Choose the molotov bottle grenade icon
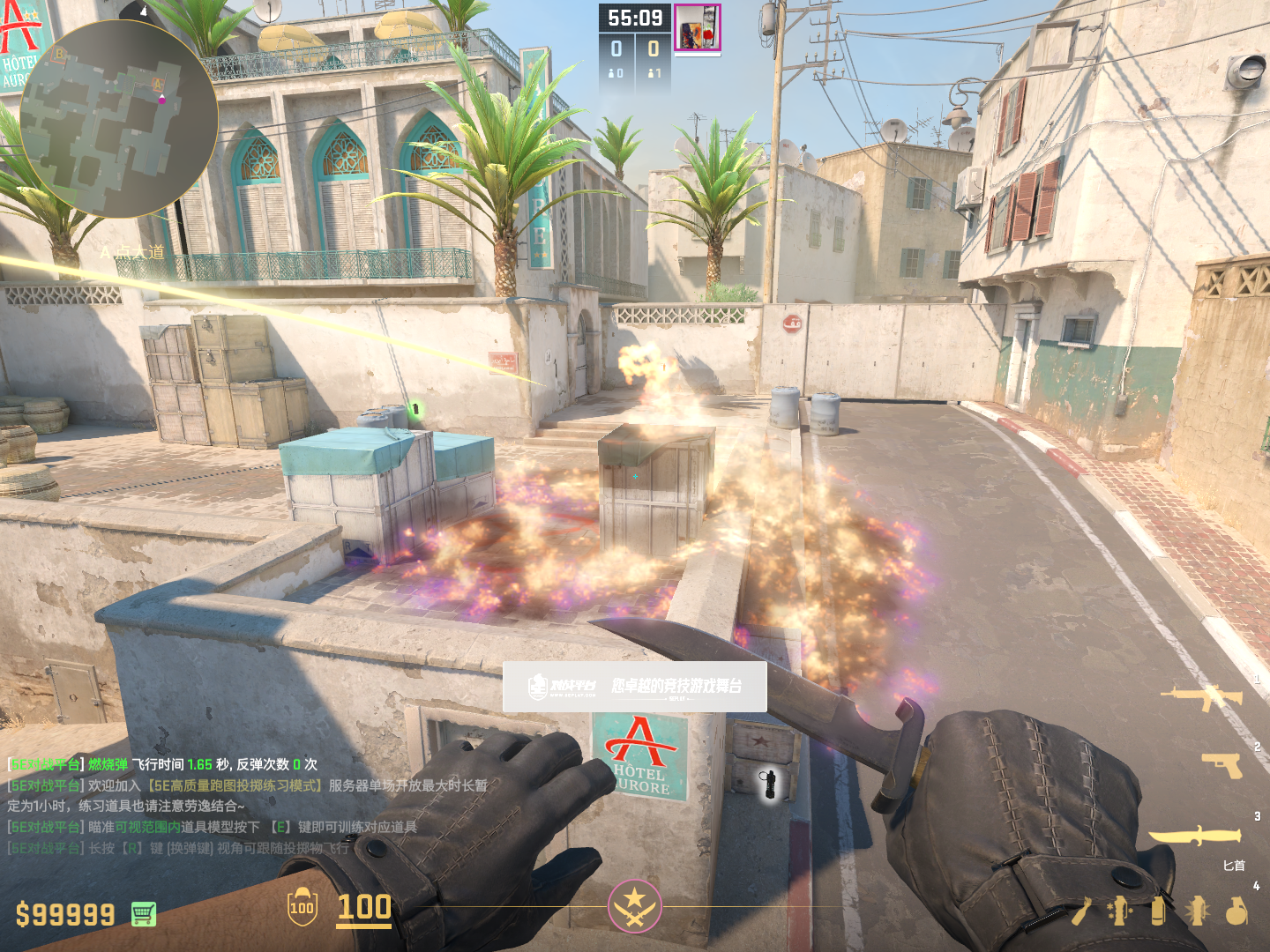Image resolution: width=1270 pixels, height=952 pixels. click(x=1082, y=911)
